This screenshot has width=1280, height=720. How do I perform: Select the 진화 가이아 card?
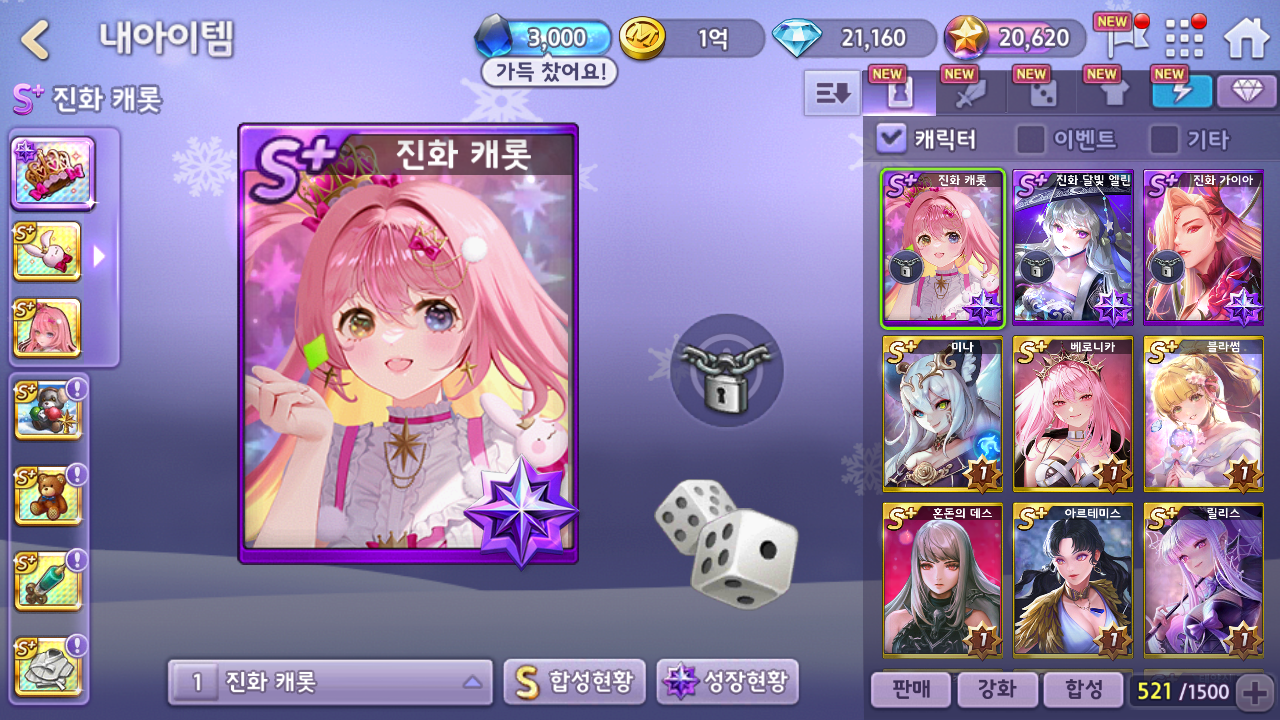[x=1203, y=247]
